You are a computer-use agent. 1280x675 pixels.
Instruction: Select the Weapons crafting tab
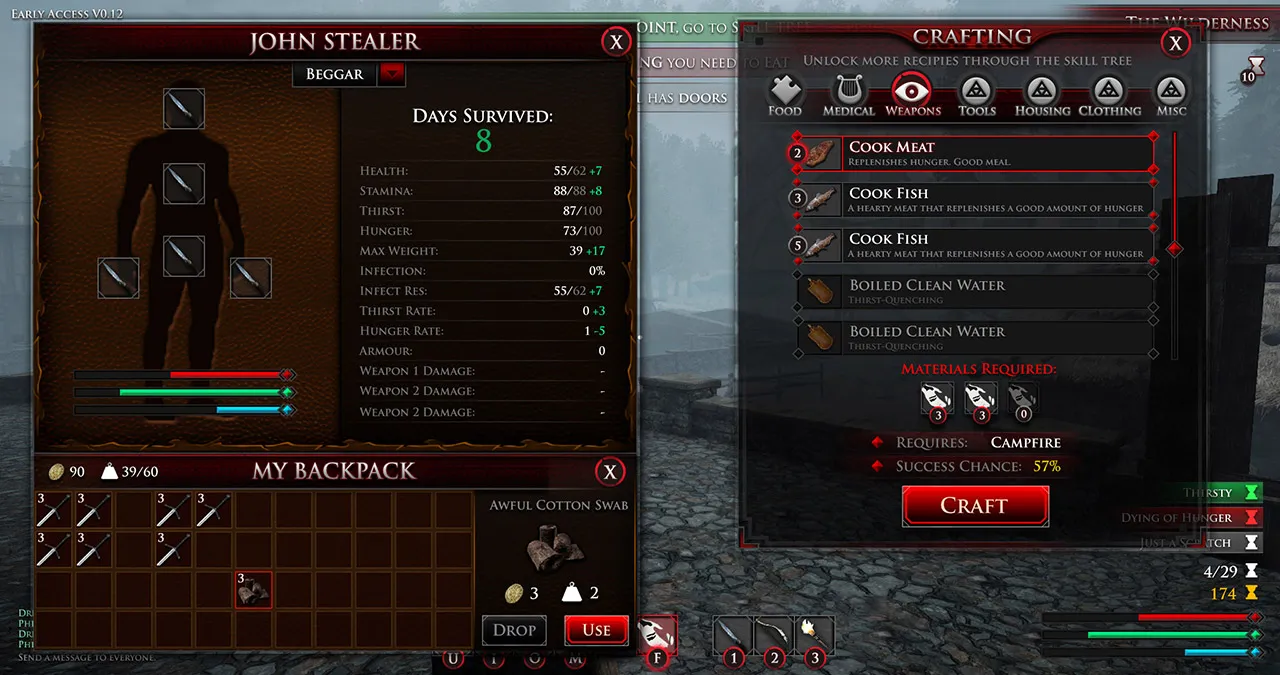pyautogui.click(x=912, y=95)
